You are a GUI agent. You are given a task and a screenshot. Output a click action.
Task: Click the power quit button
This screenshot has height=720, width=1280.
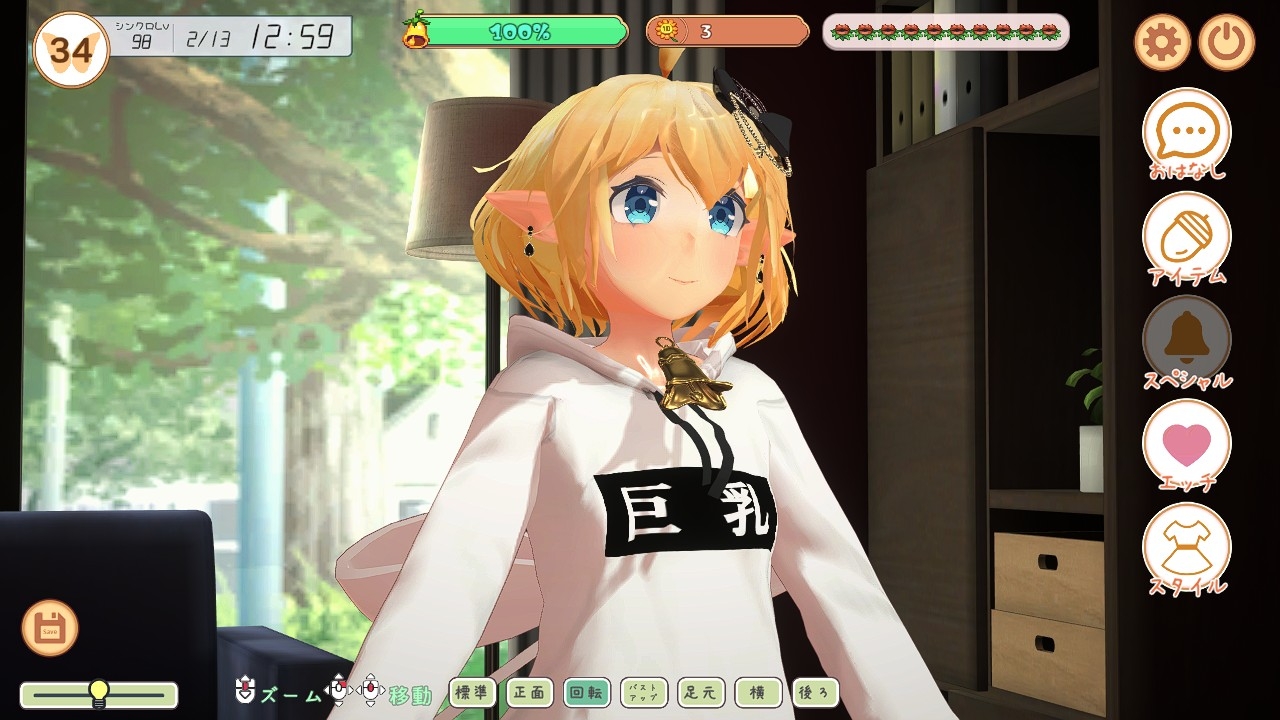(x=1226, y=42)
